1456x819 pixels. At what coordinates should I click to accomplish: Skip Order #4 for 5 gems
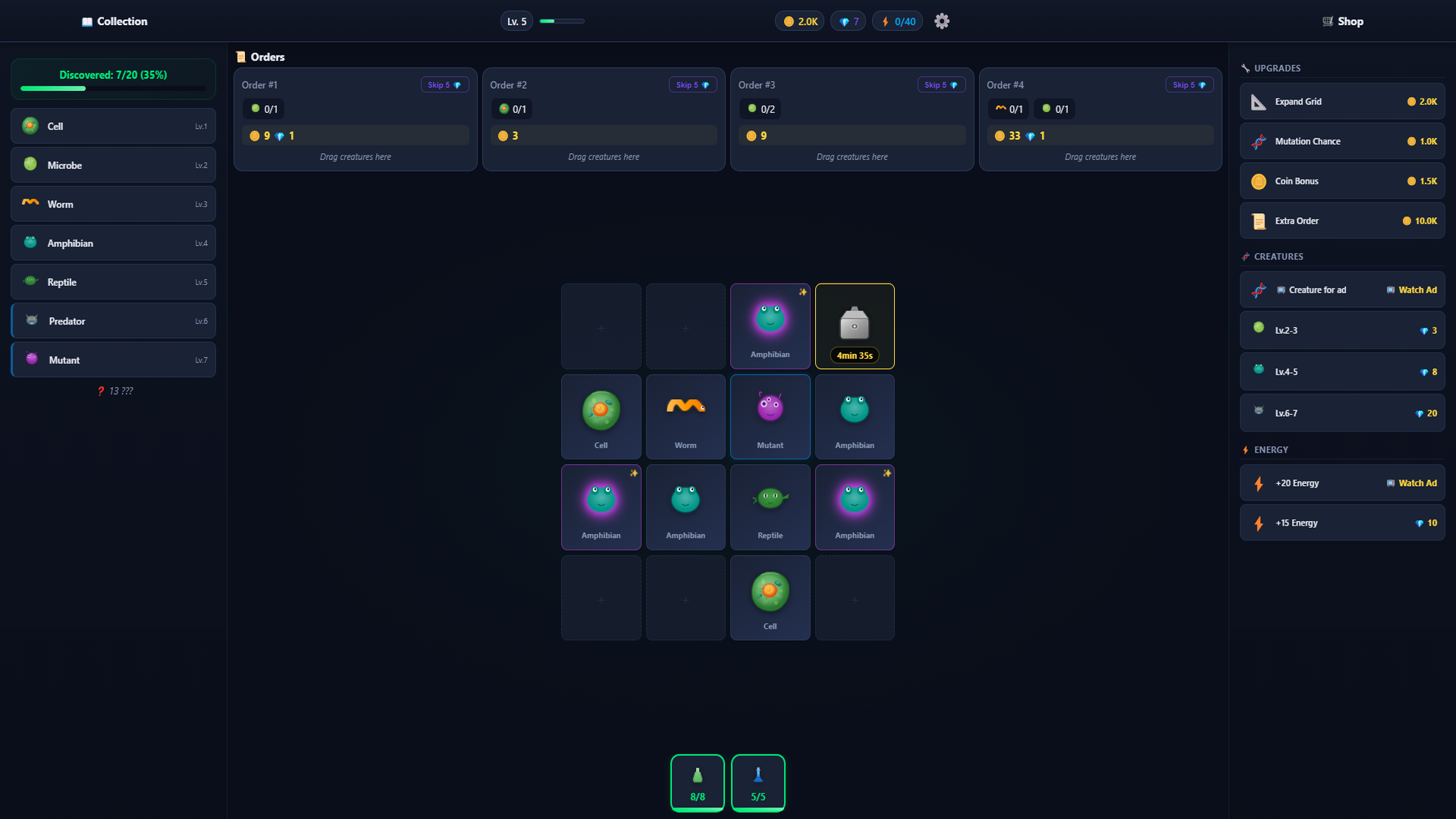click(x=1189, y=84)
